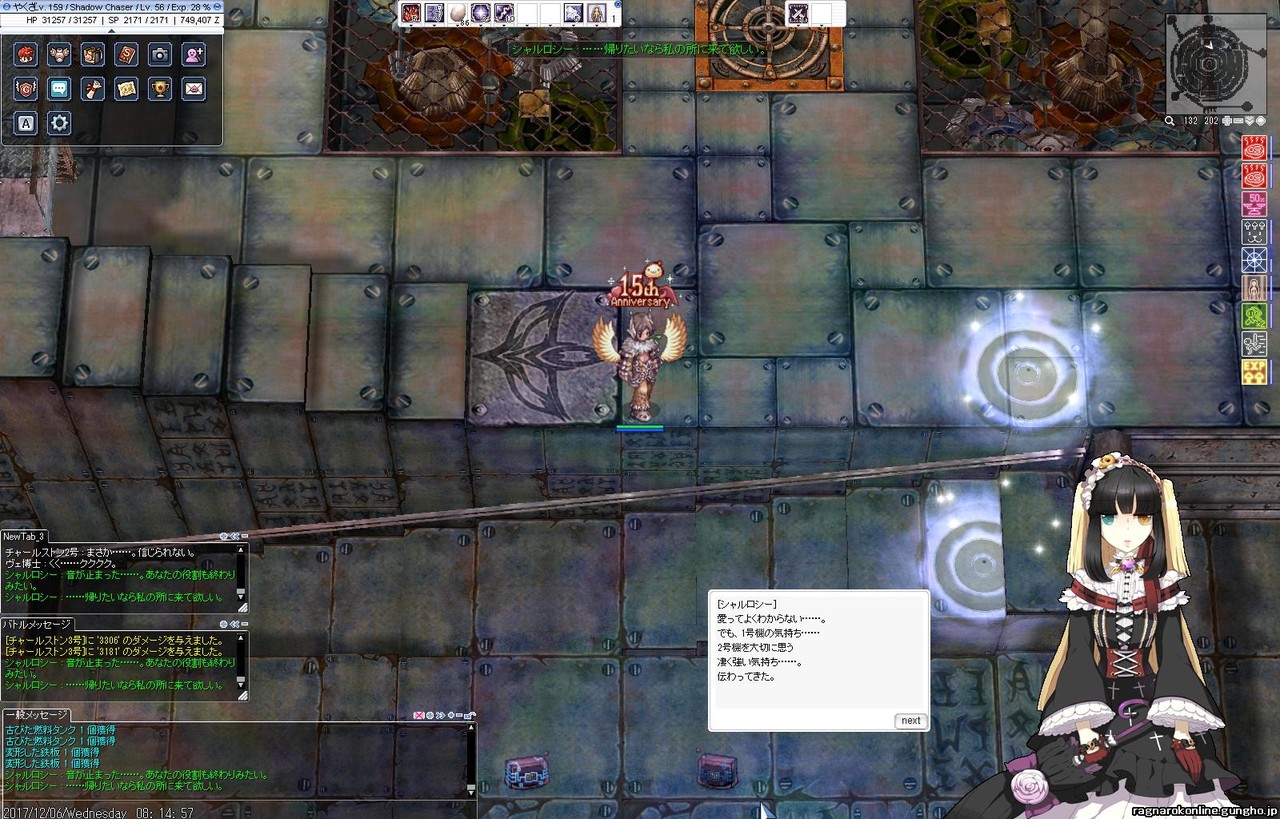Image resolution: width=1280 pixels, height=819 pixels.
Task: Select the NewTab_3 chat tab
Action: click(24, 537)
